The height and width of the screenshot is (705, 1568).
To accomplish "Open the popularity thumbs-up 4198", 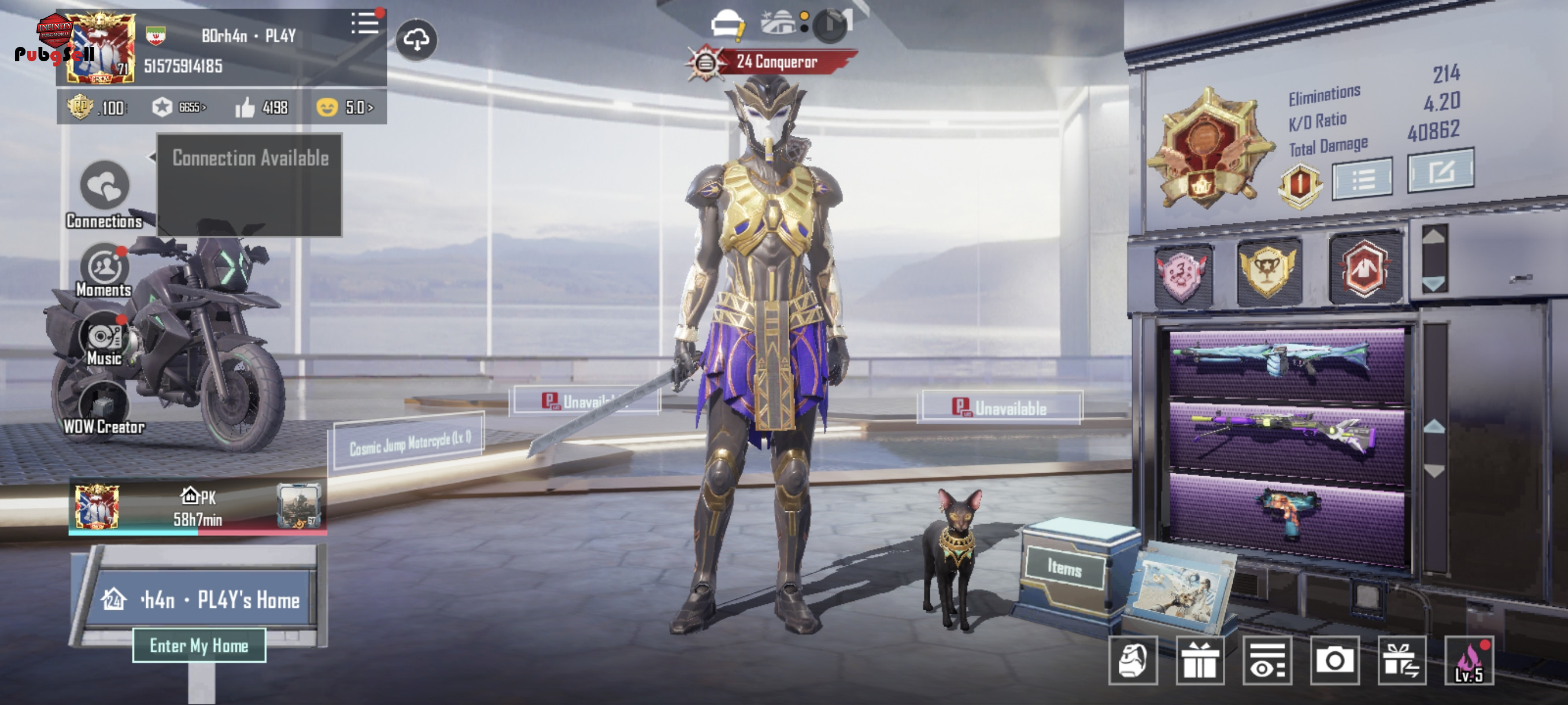I will click(262, 107).
